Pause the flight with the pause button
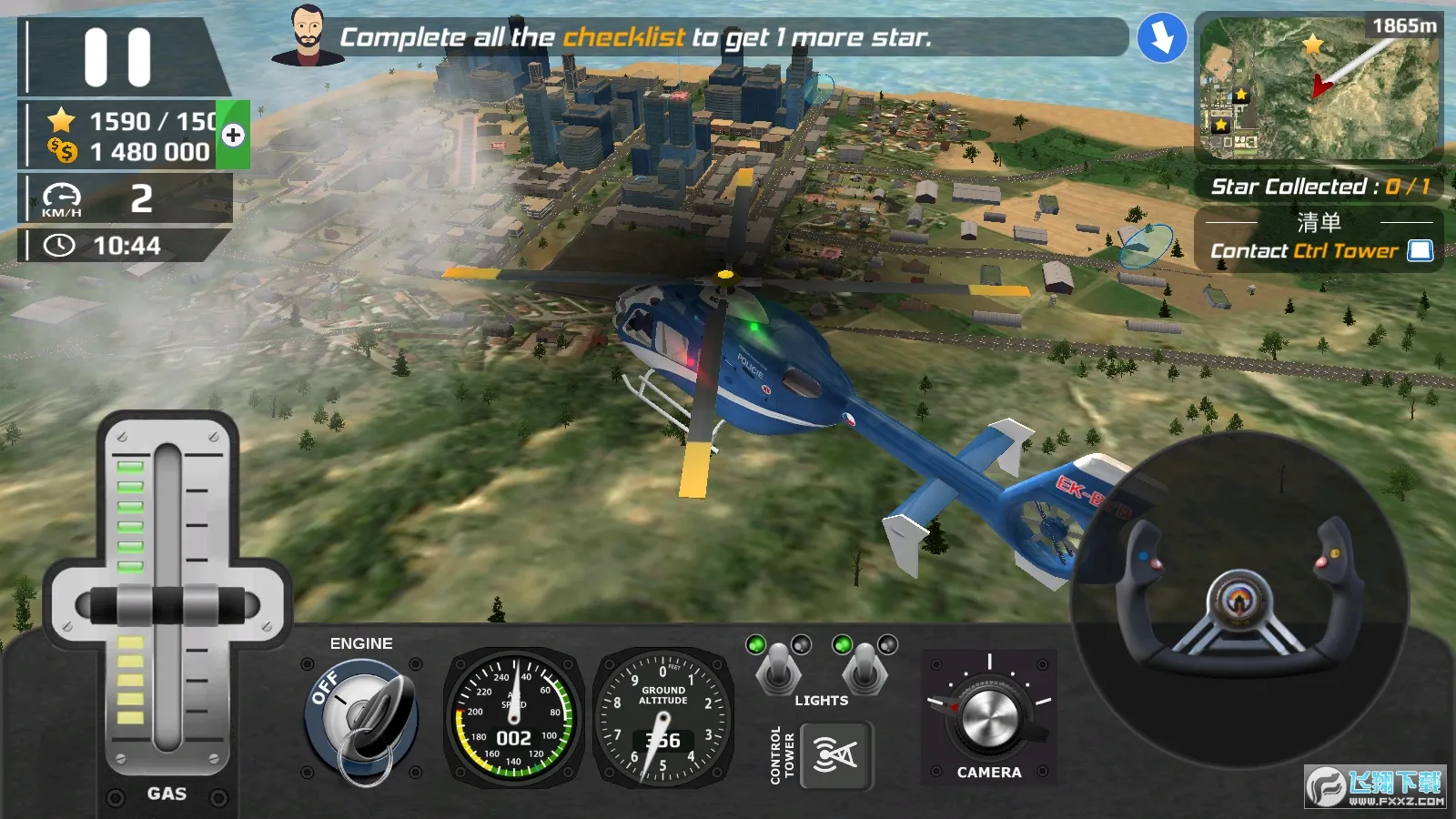This screenshot has height=819, width=1456. [x=117, y=57]
